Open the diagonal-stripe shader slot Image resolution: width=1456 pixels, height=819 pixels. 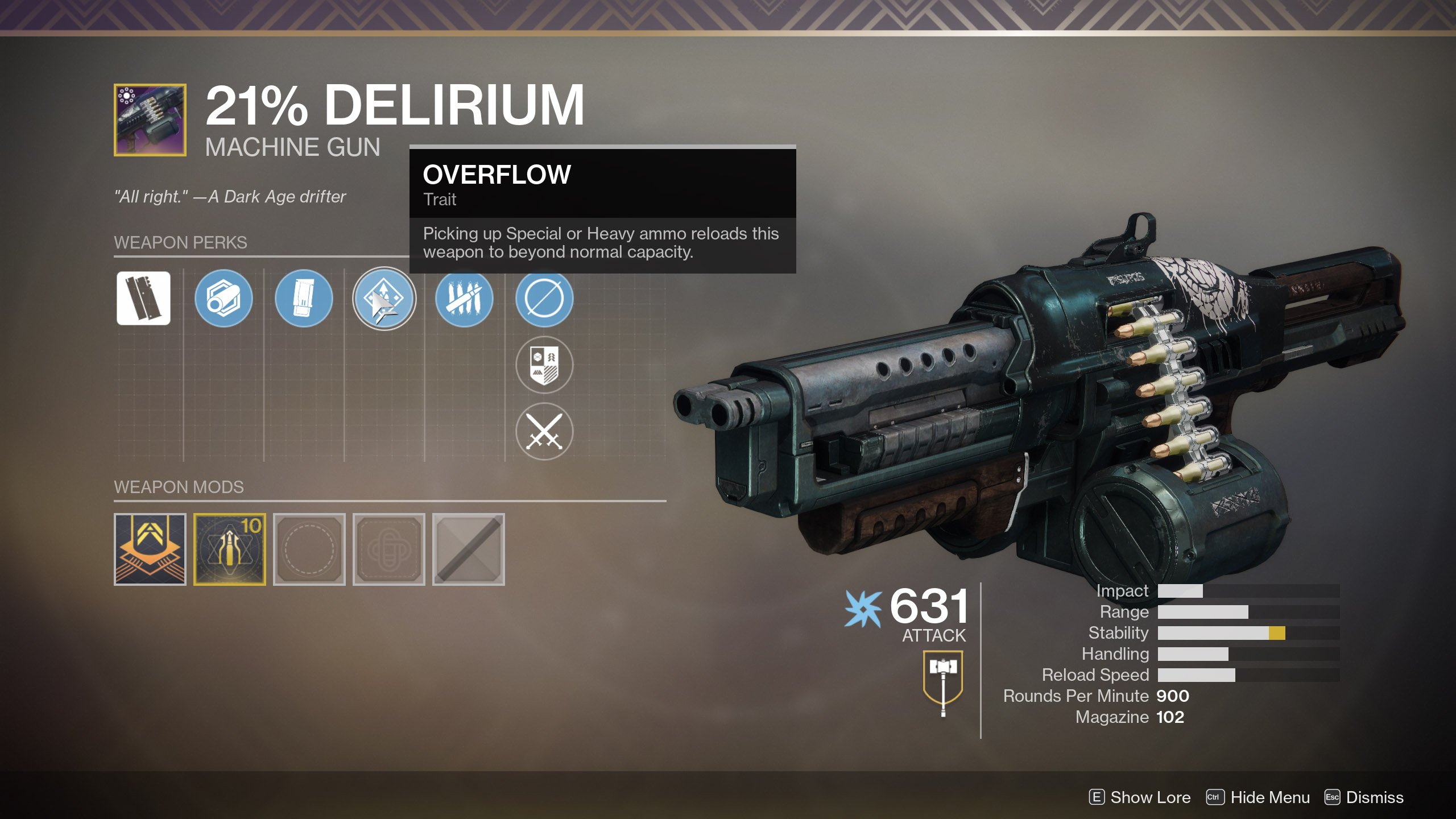[x=469, y=549]
